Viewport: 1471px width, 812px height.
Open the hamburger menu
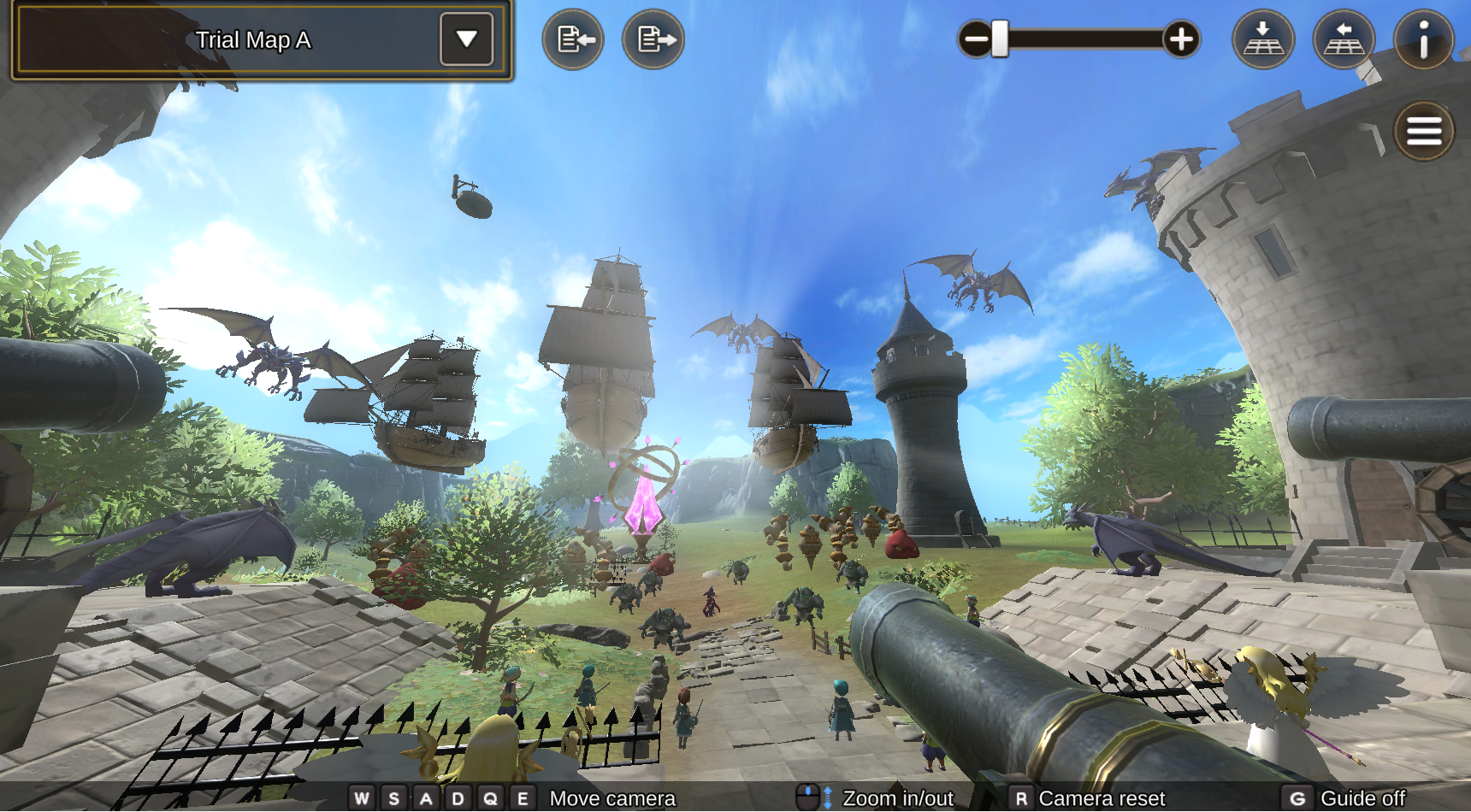1424,132
